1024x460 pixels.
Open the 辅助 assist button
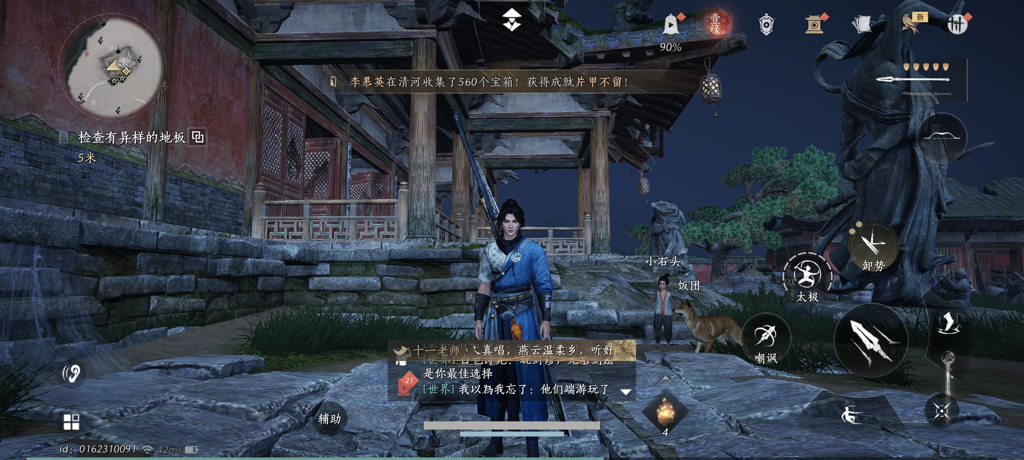[331, 417]
